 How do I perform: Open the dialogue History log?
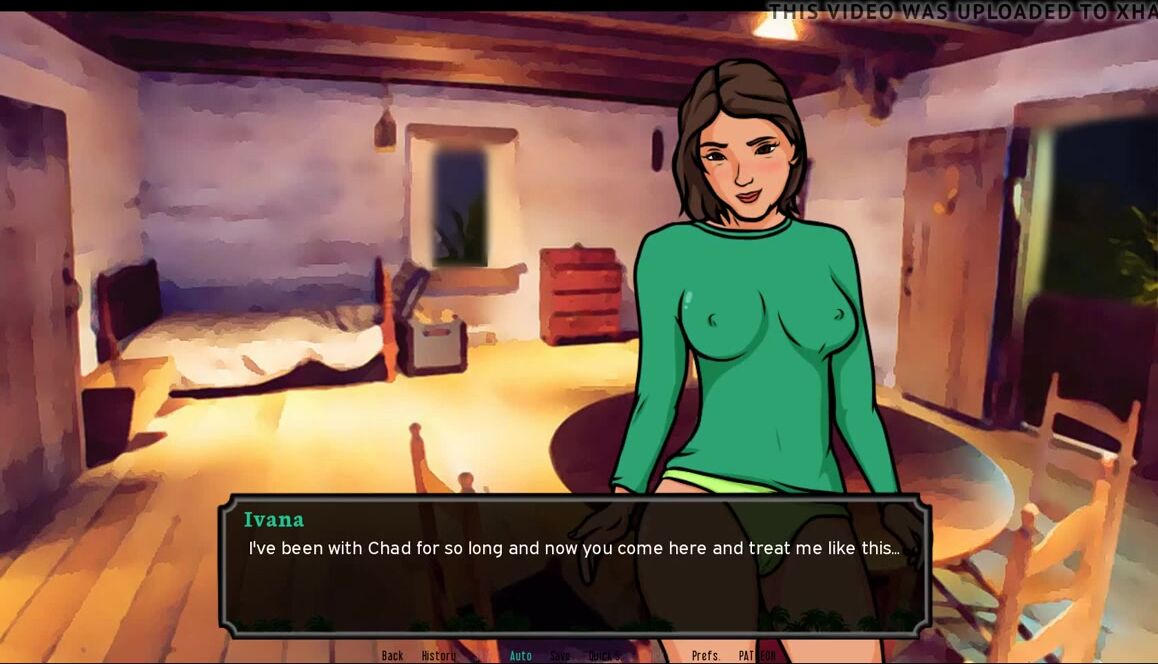tap(438, 656)
